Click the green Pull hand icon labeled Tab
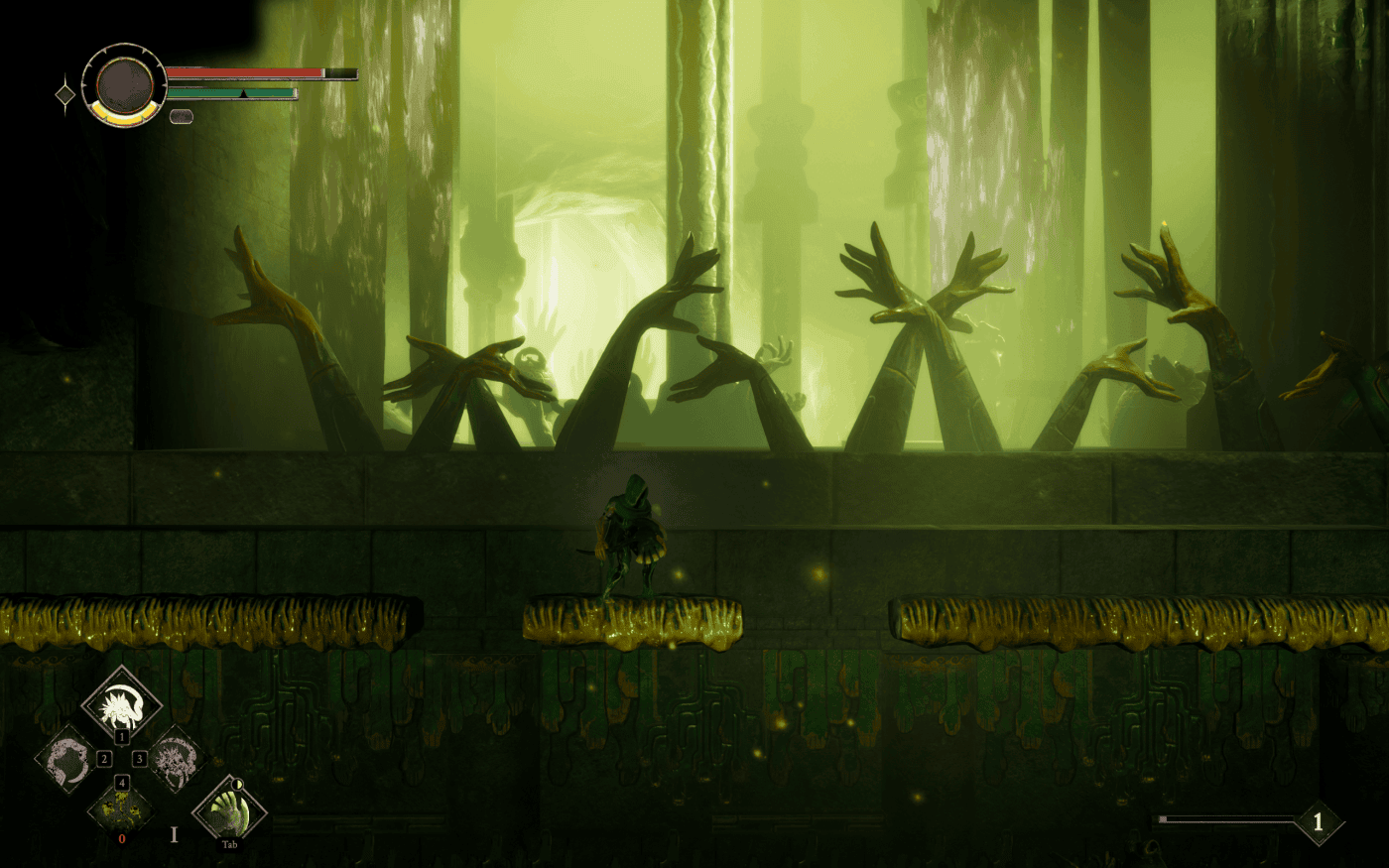The width and height of the screenshot is (1389, 868). coord(228,815)
